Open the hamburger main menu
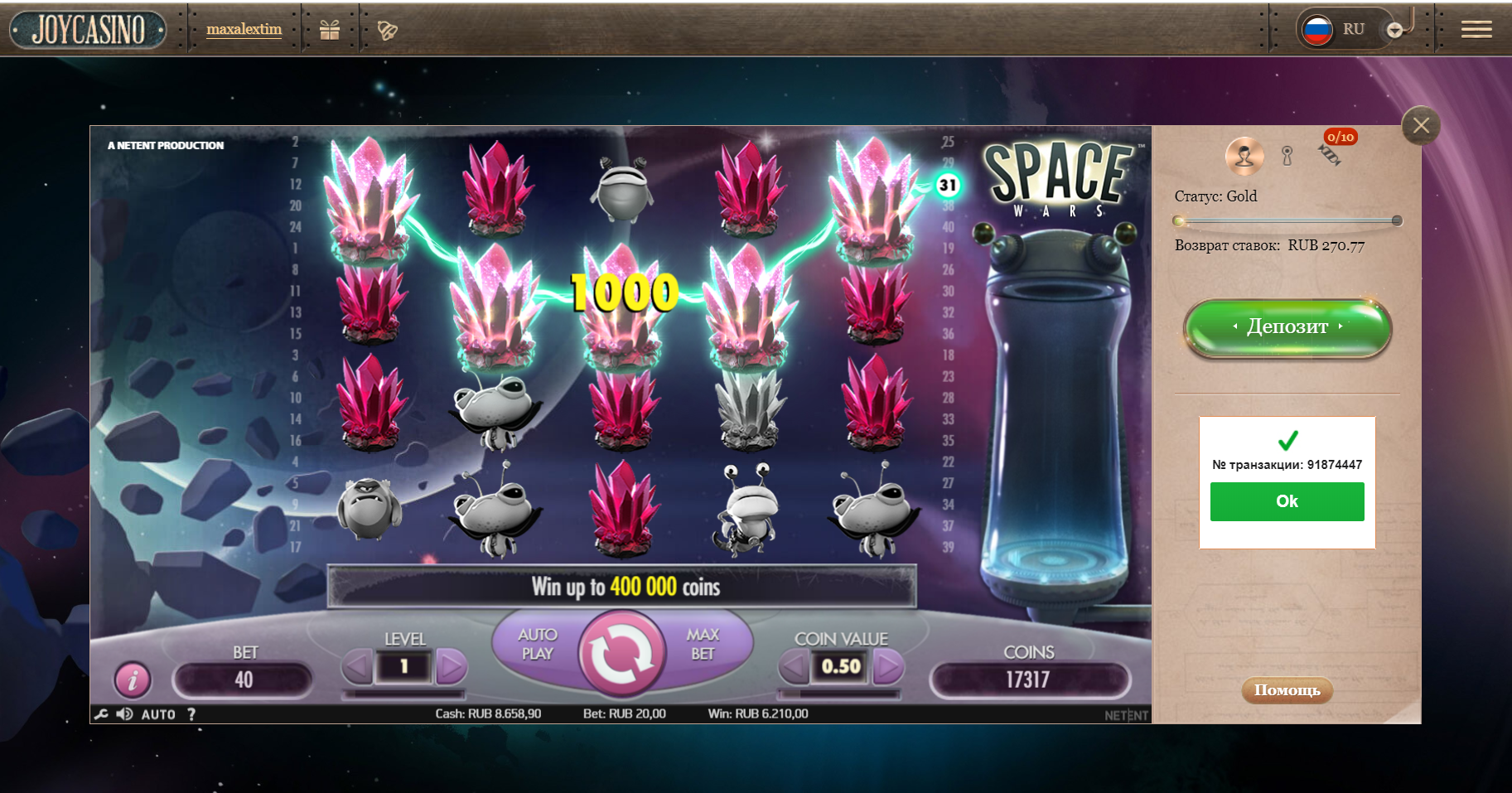 click(1476, 30)
